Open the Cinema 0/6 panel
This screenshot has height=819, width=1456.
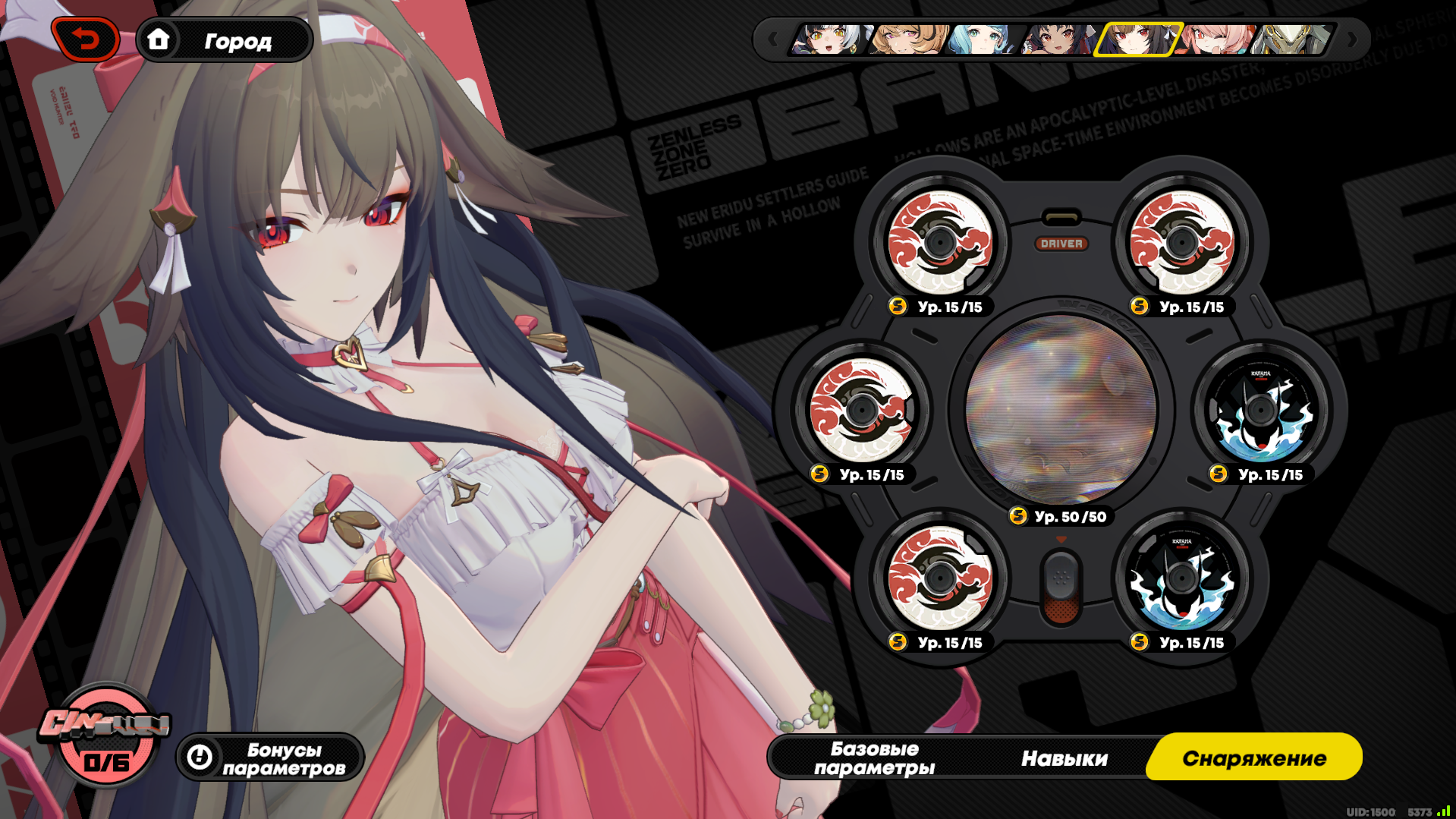(105, 734)
